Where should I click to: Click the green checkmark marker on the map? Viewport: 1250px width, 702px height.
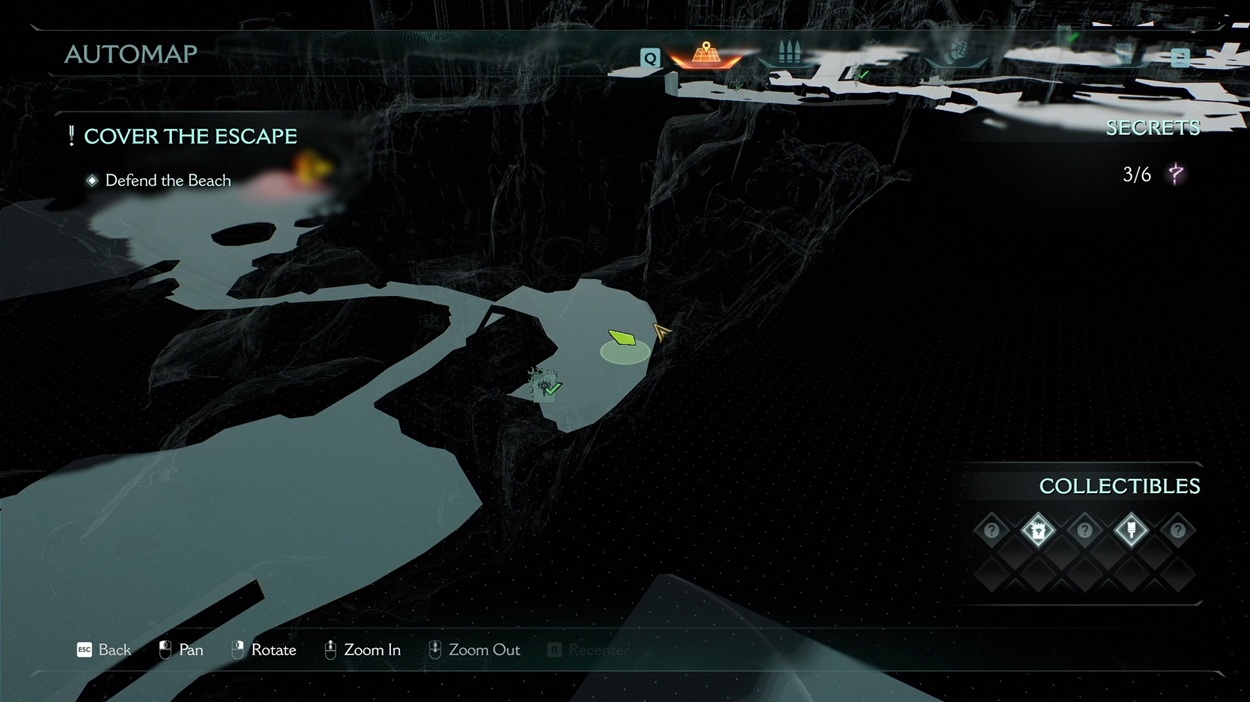(551, 388)
